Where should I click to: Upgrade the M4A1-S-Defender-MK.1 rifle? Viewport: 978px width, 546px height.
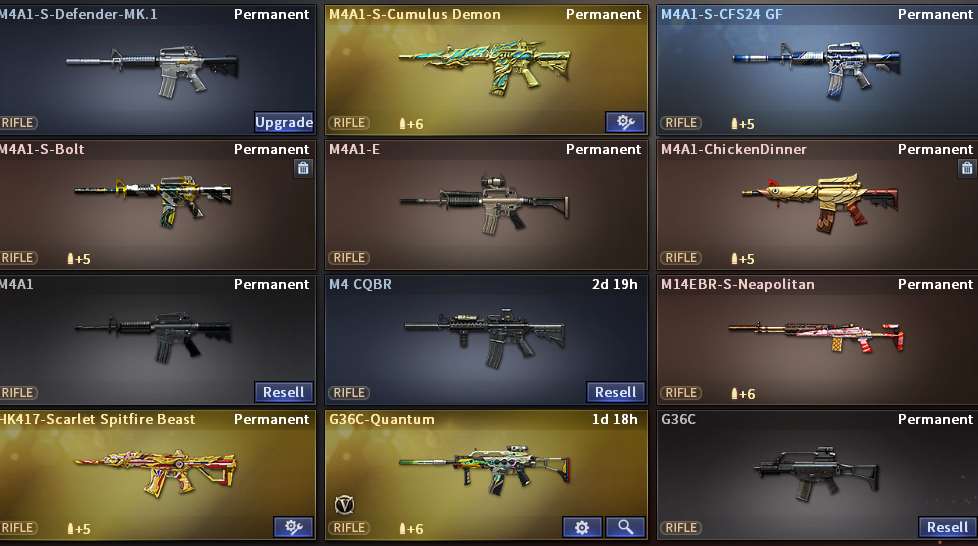(284, 122)
